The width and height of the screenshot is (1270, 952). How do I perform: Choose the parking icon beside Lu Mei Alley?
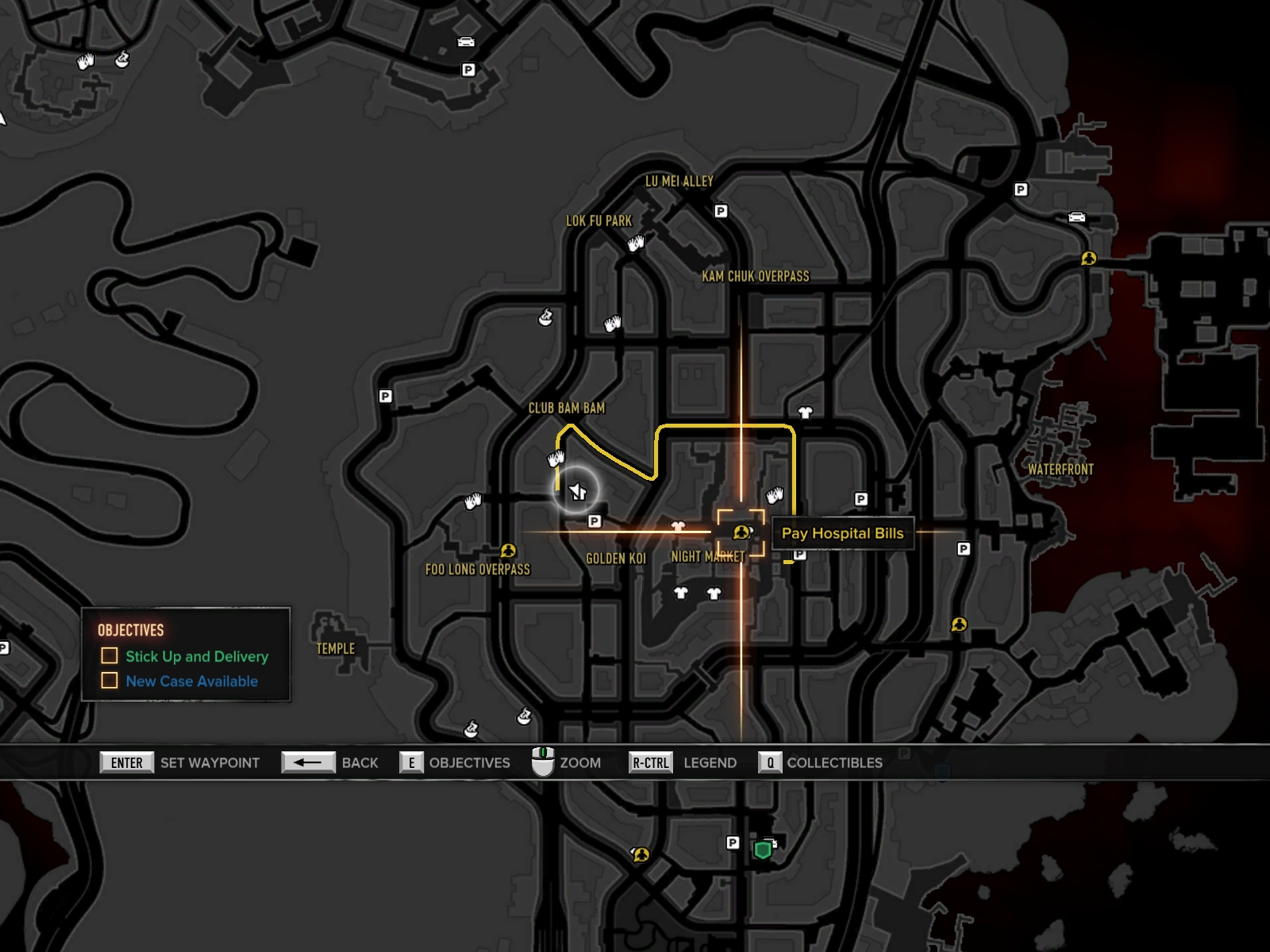coord(721,211)
